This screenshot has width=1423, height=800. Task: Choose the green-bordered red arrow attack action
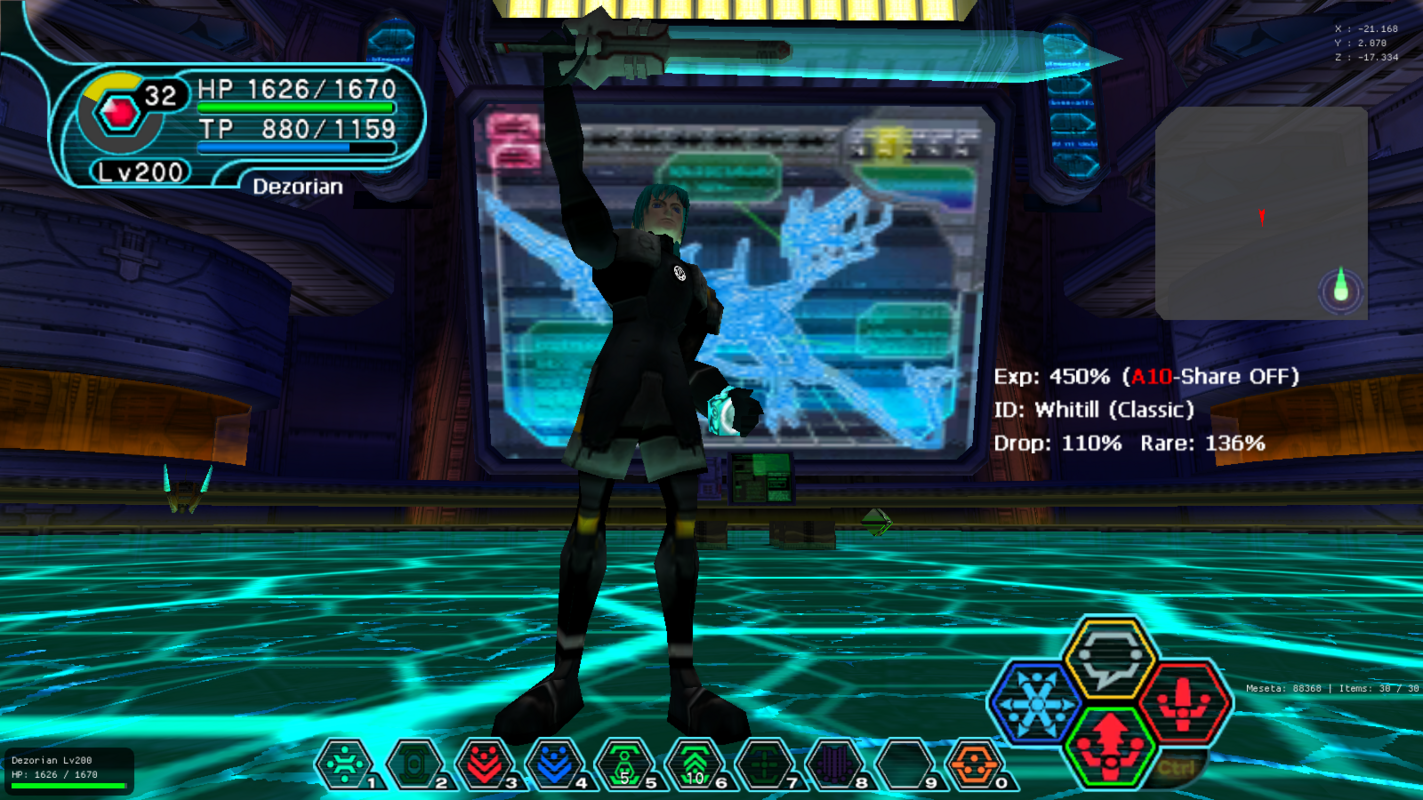tap(1110, 746)
